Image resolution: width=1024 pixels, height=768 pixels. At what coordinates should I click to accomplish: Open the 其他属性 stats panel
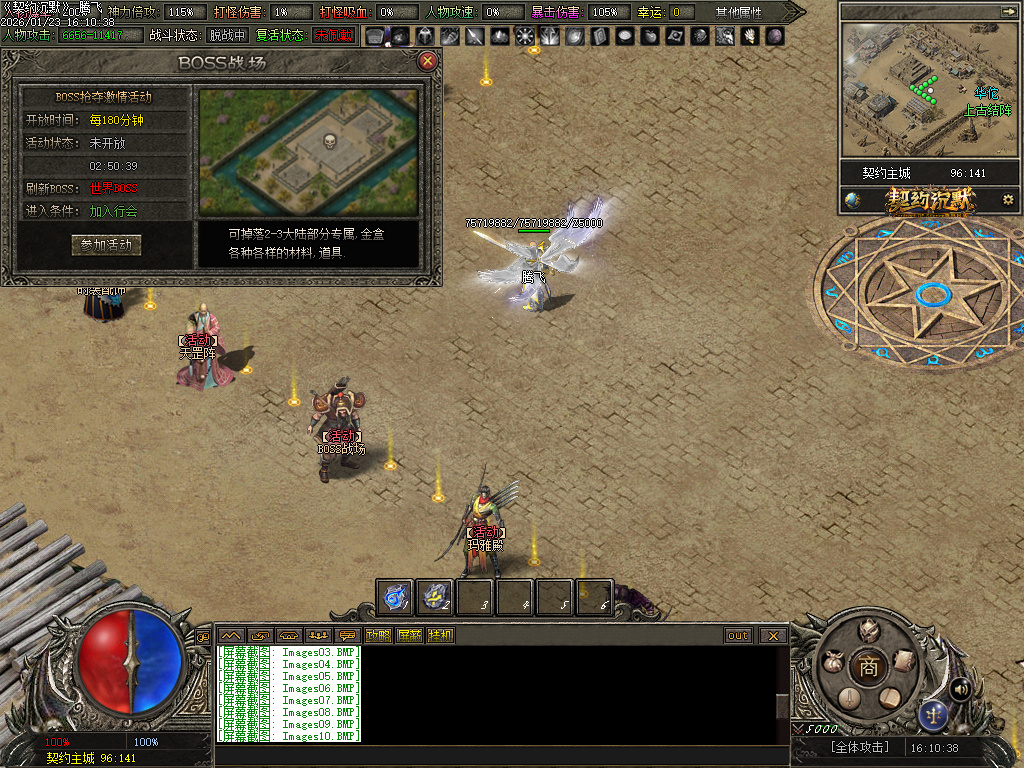coord(738,12)
